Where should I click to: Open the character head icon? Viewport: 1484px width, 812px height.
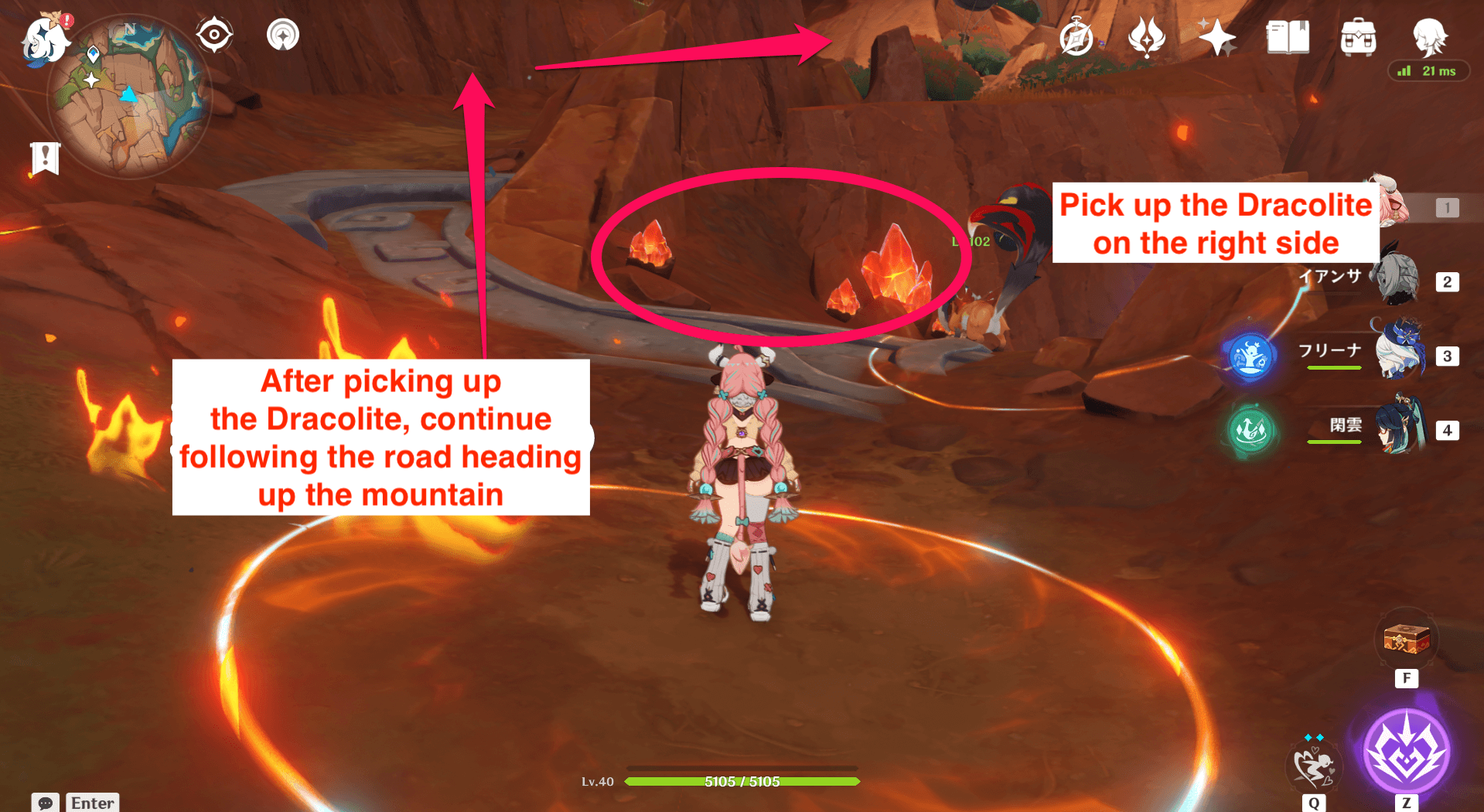[x=1429, y=36]
